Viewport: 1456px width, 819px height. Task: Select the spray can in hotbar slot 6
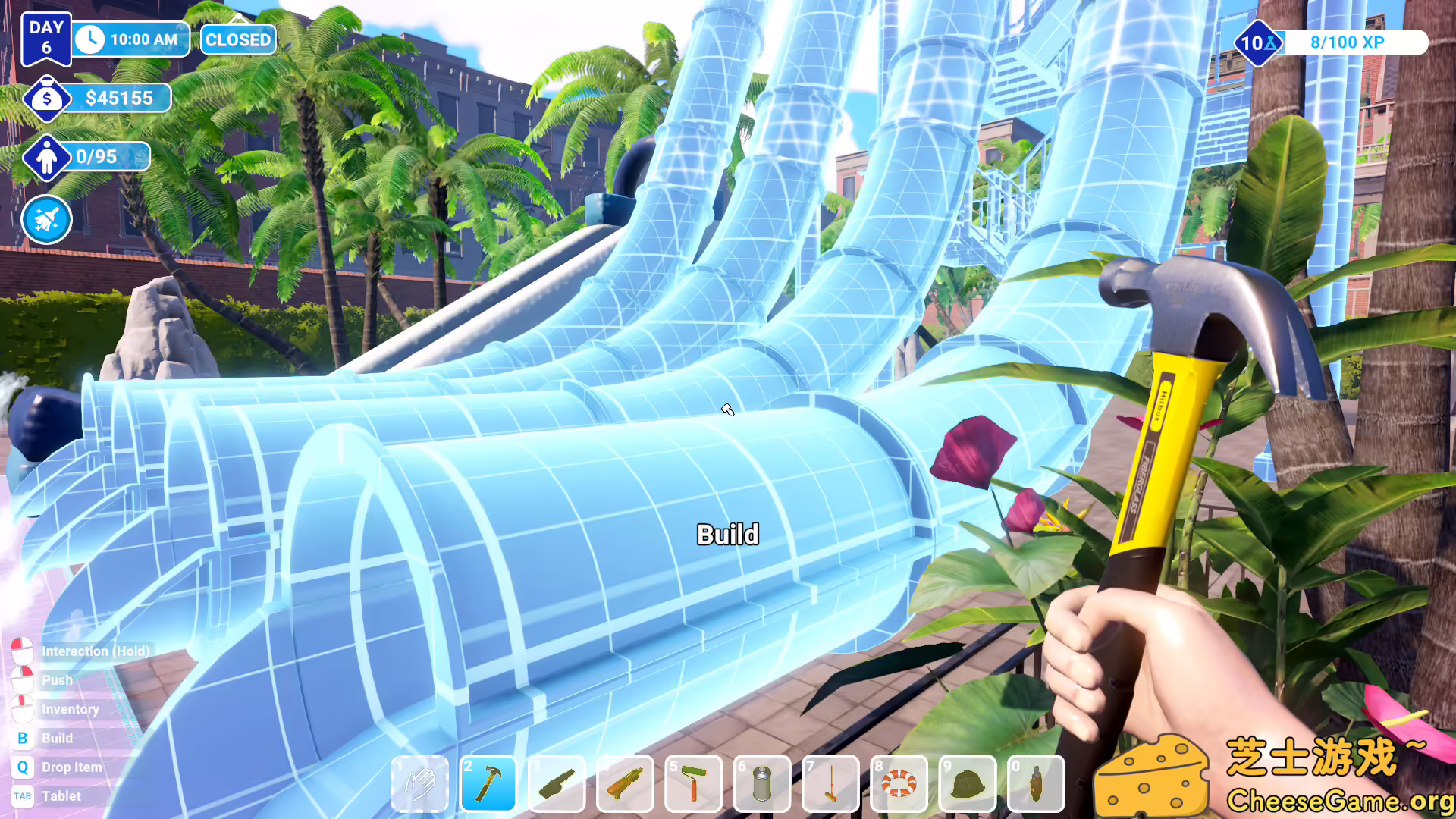761,783
